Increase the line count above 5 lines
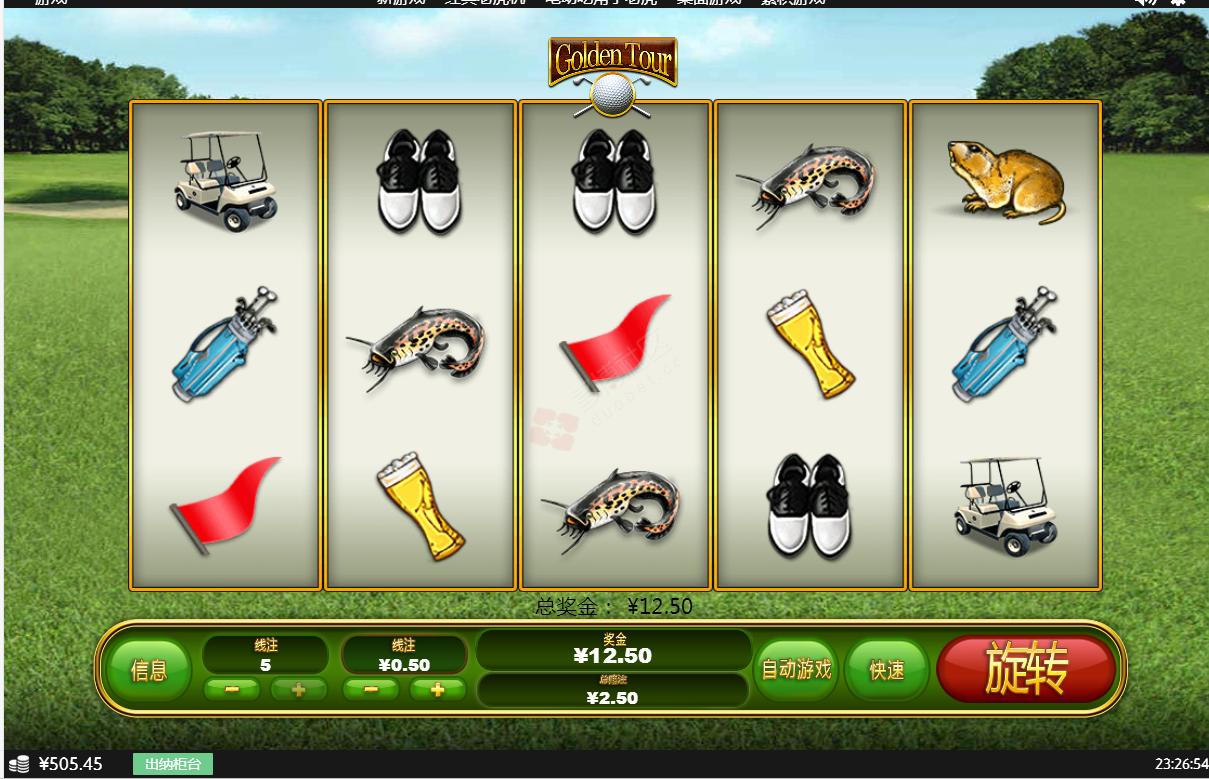1209x779 pixels. (297, 689)
